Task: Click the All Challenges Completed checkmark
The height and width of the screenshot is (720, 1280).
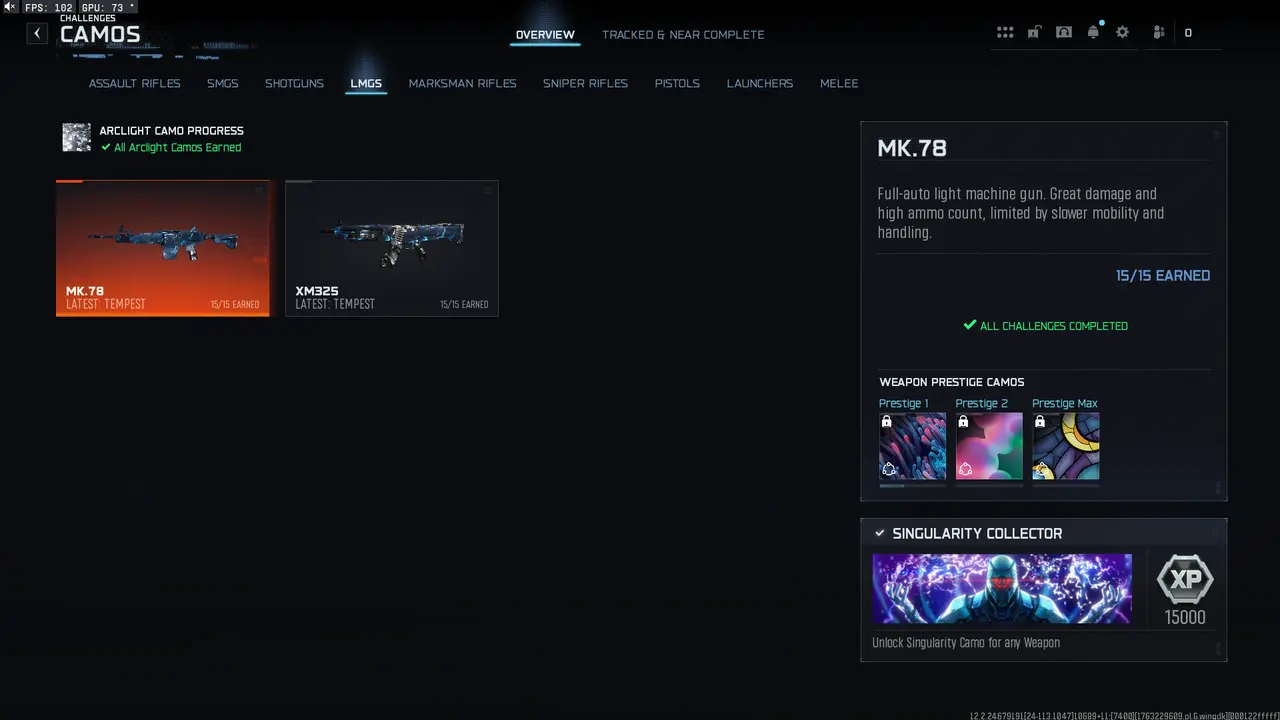Action: 969,325
